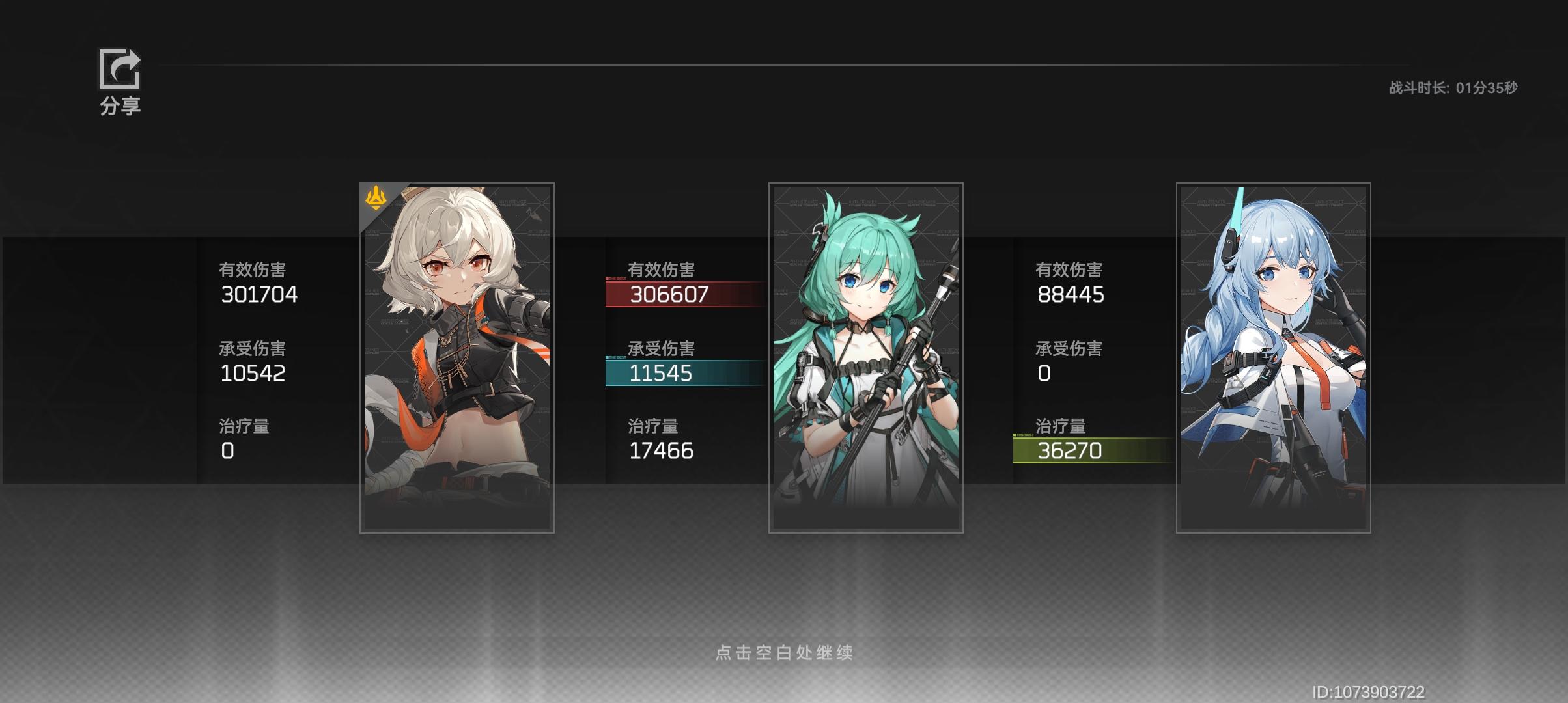Click the Share (分享) icon
Screen dimensions: 1568x703
119,69
